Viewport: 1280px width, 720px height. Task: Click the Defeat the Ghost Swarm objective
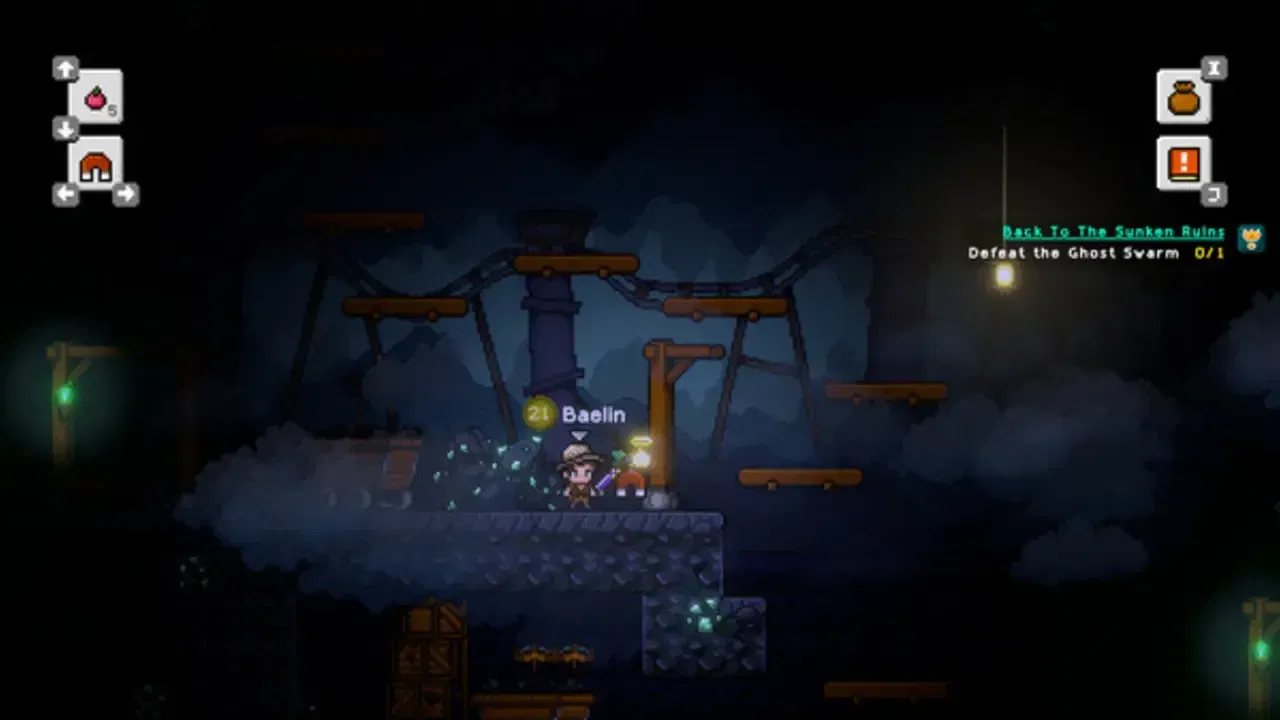point(1070,252)
